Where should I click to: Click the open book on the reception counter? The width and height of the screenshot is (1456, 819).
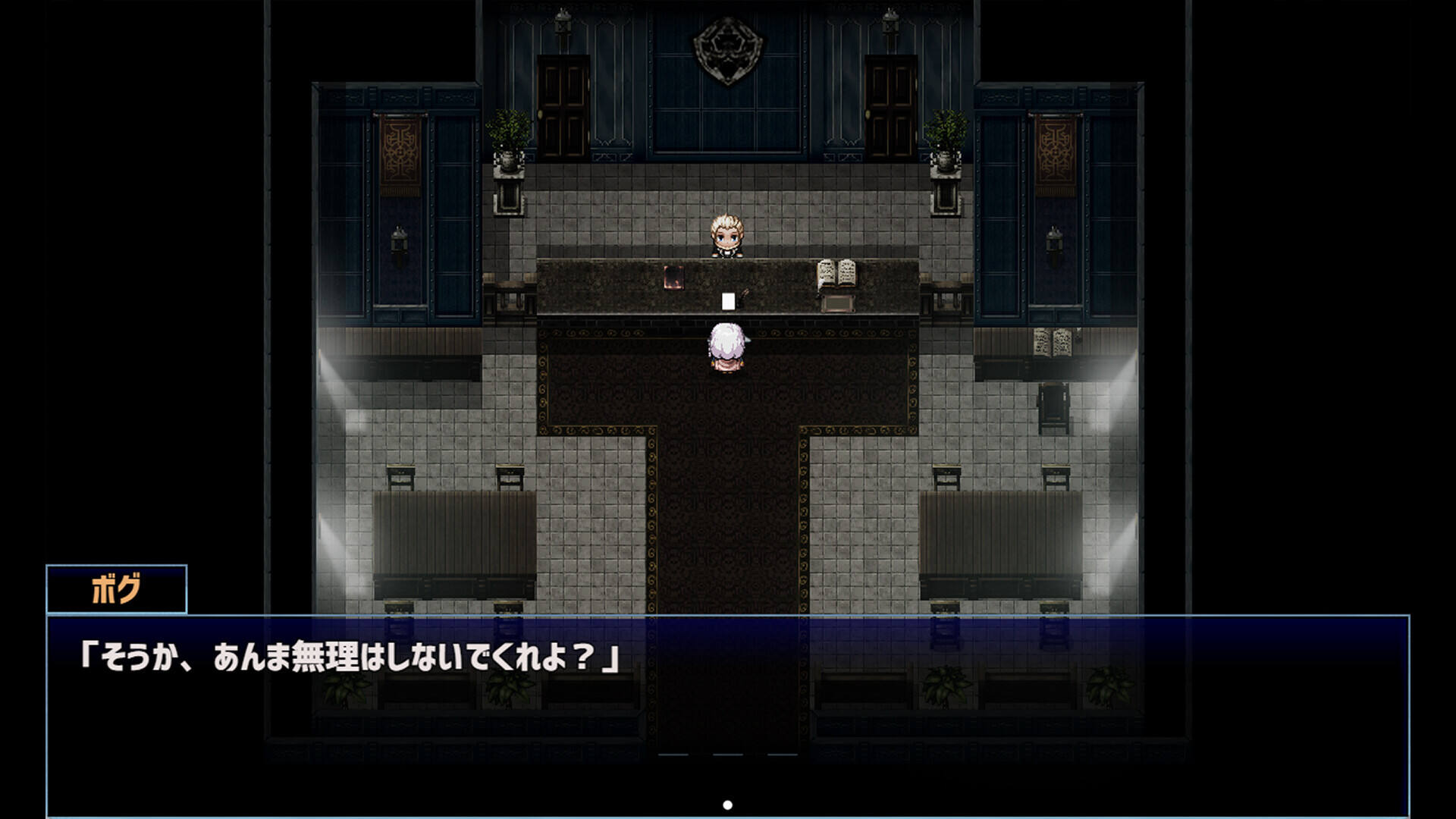836,273
